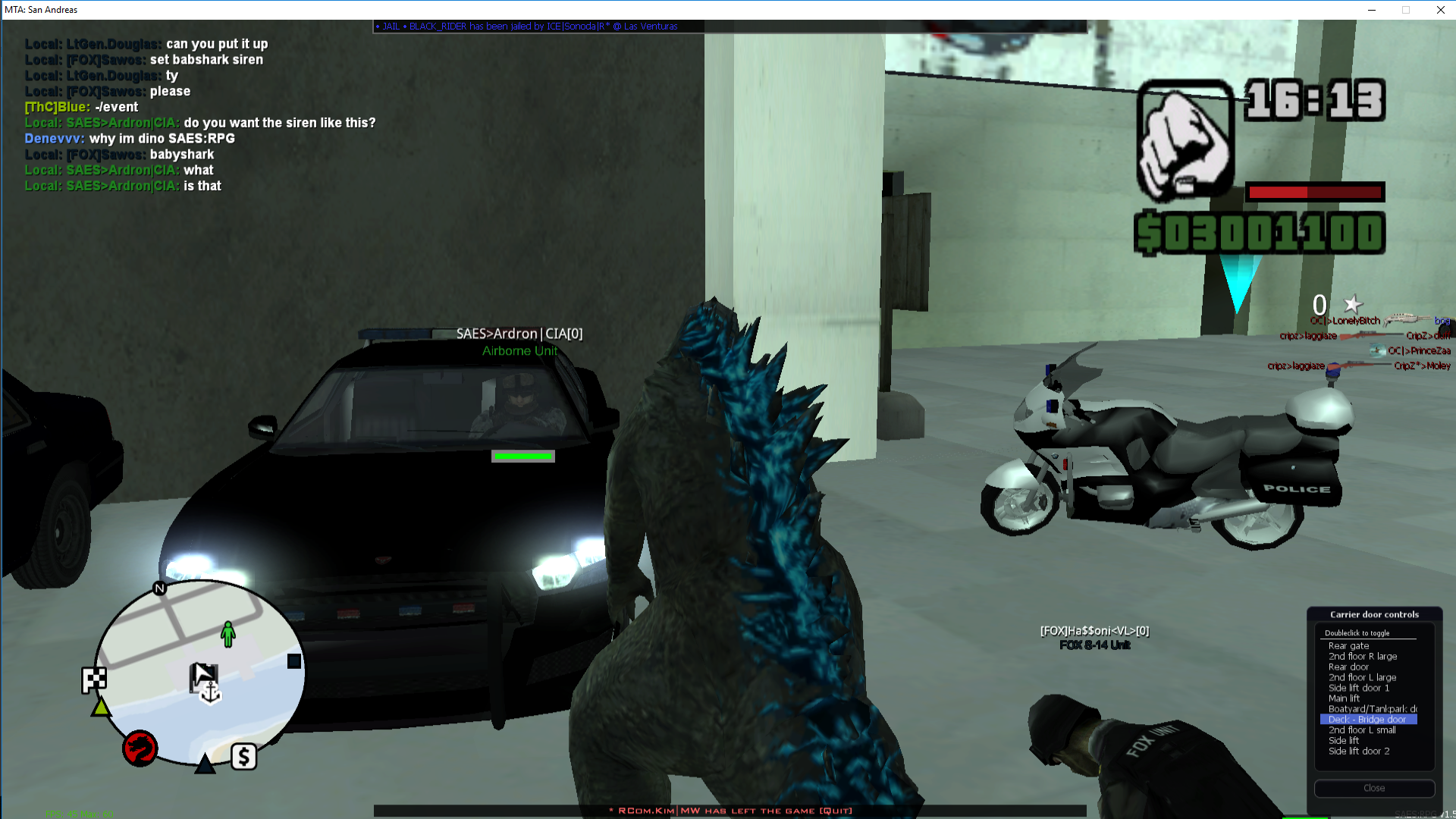Image resolution: width=1456 pixels, height=819 pixels.
Task: Close the Carrier door controls panel
Action: tap(1374, 788)
